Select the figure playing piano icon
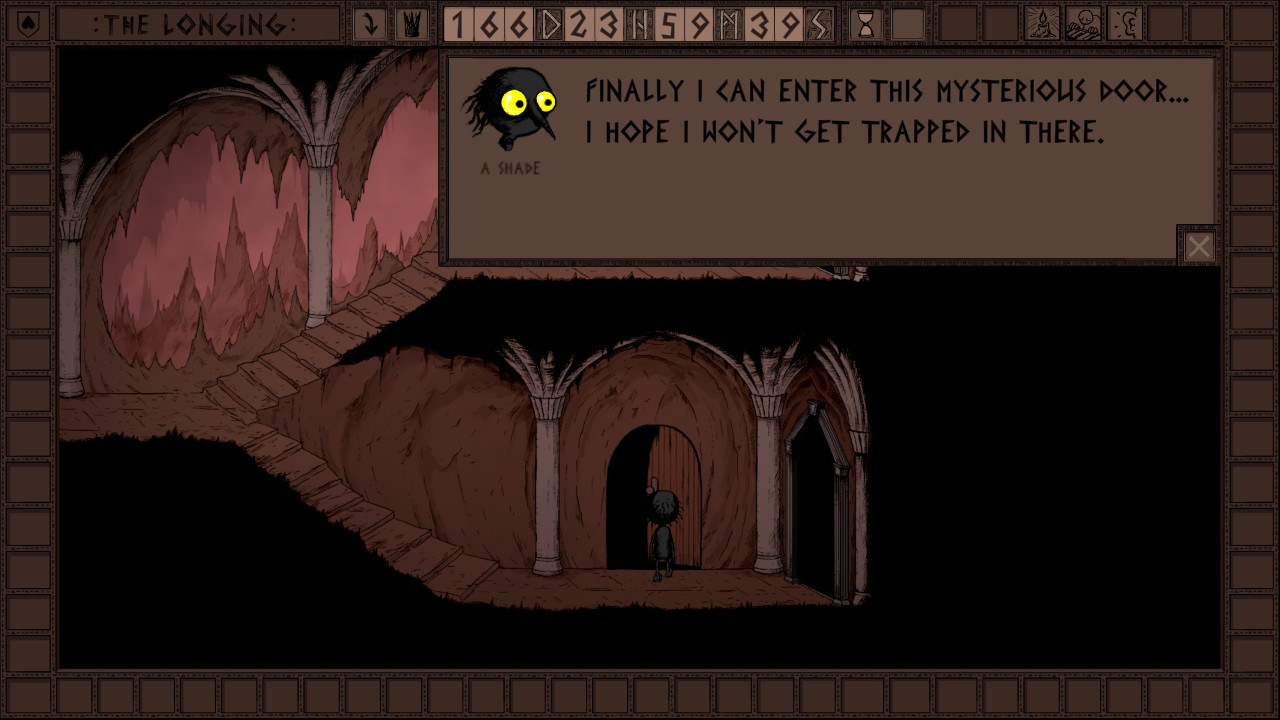Viewport: 1280px width, 720px height. pos(1084,24)
